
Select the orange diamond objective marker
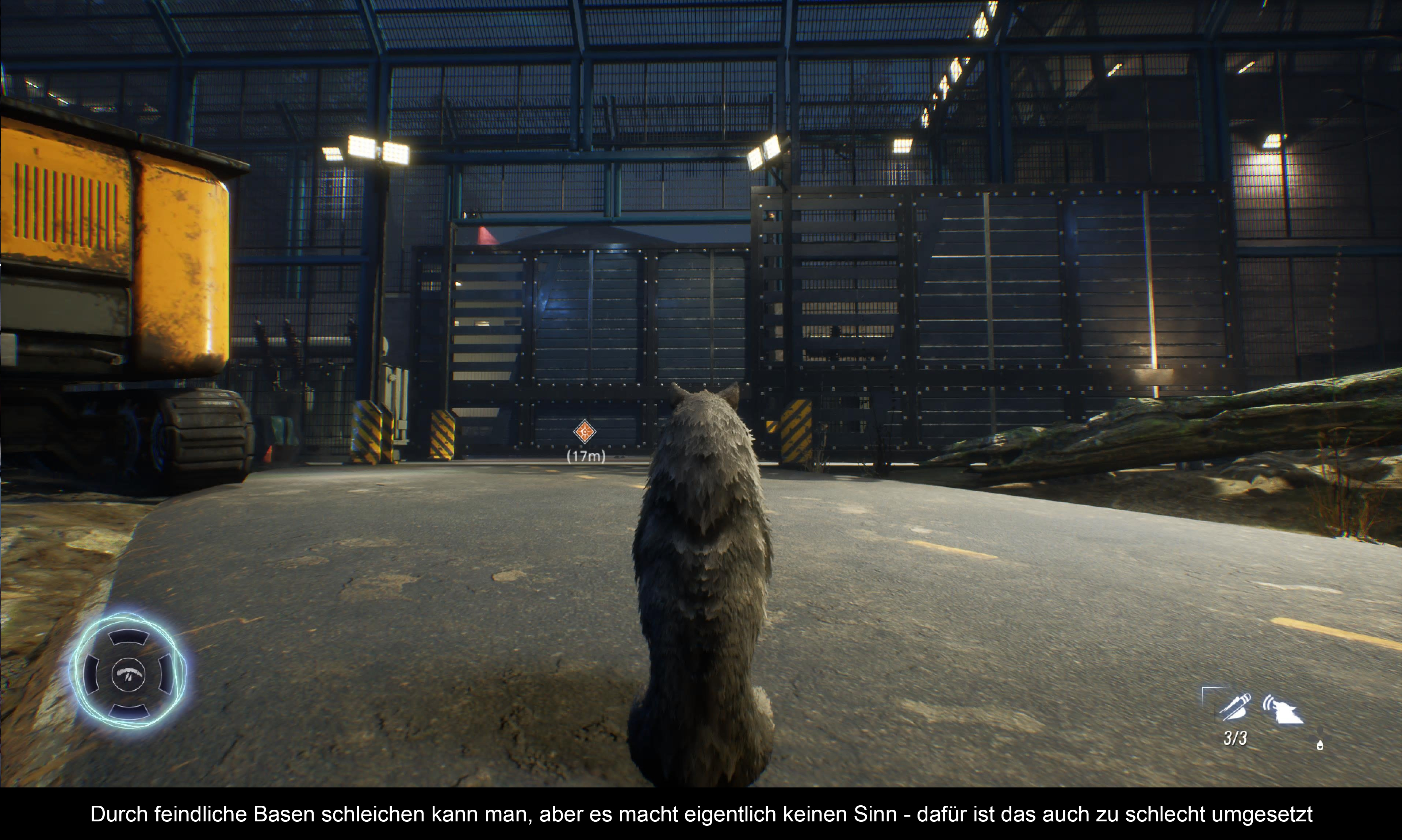(585, 432)
